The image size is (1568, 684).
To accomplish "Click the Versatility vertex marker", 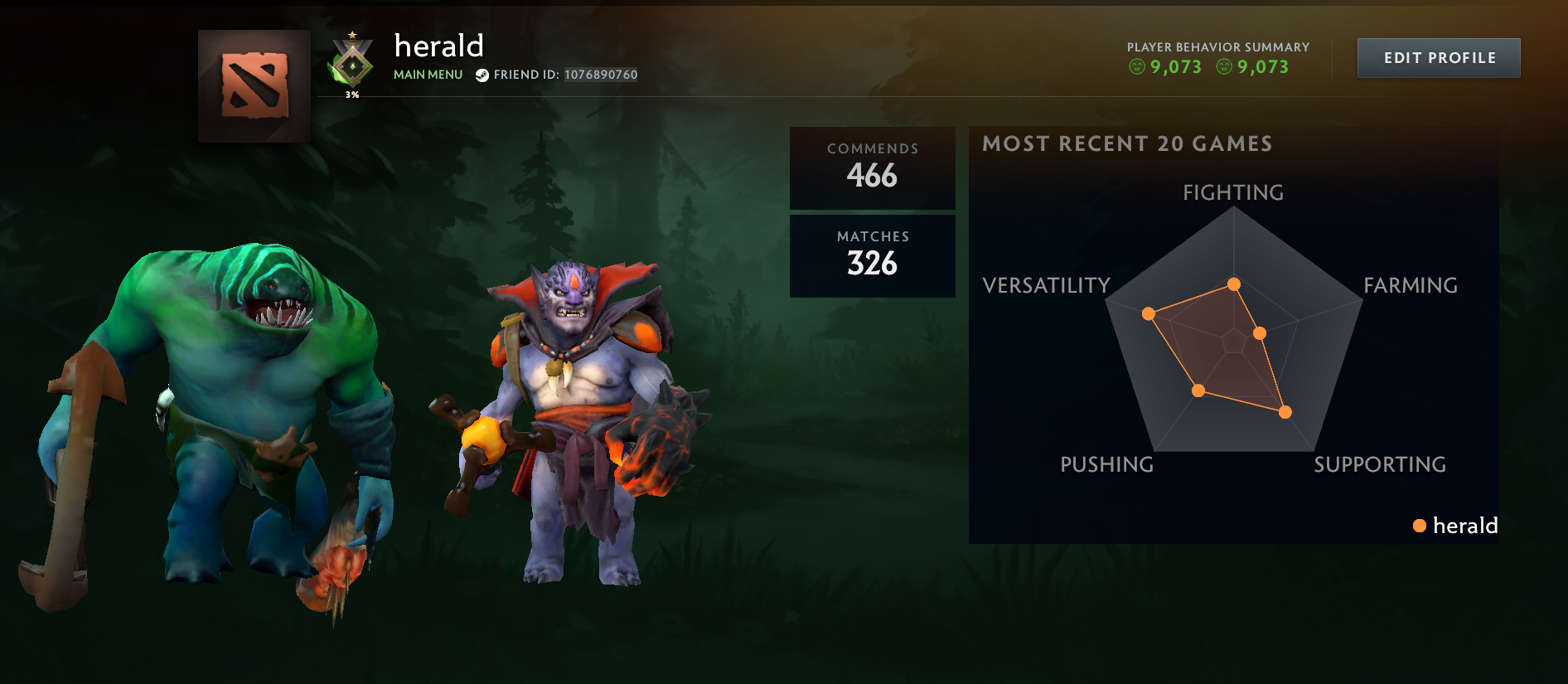I will [x=1147, y=313].
